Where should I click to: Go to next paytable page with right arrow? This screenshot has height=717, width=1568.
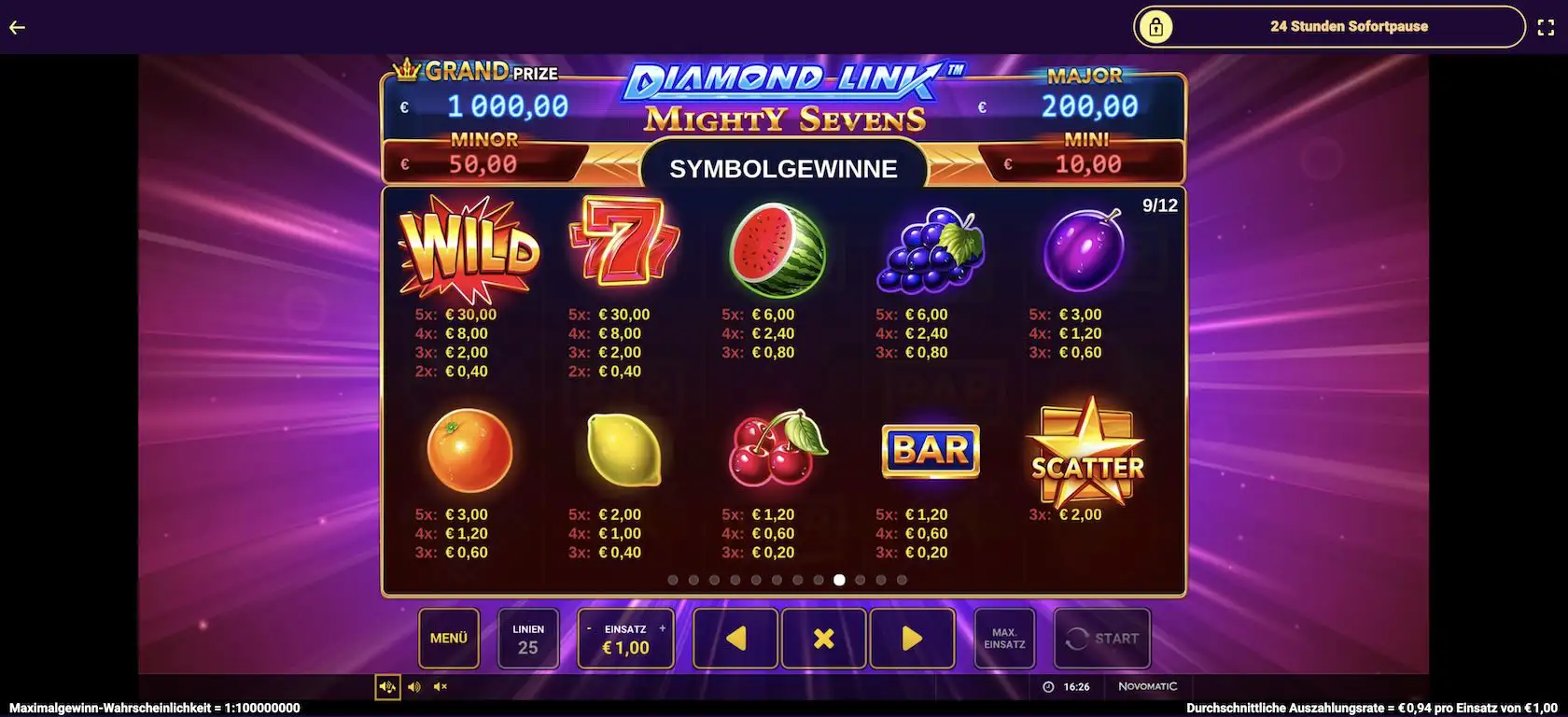(910, 639)
